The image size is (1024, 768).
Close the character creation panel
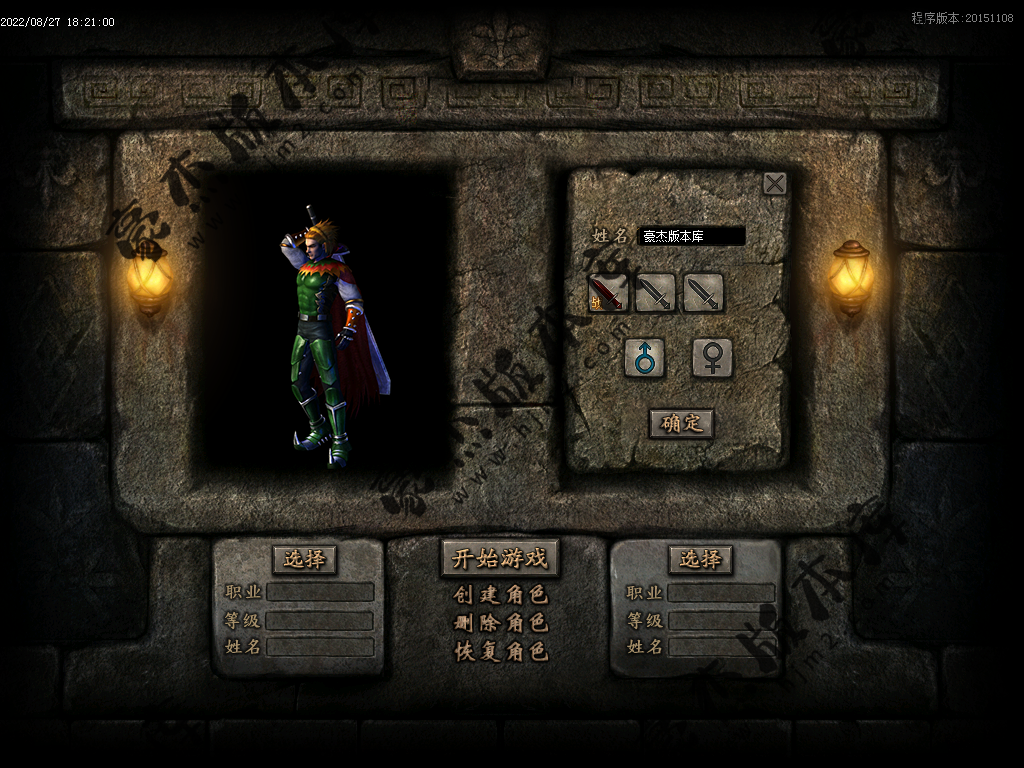pos(774,183)
